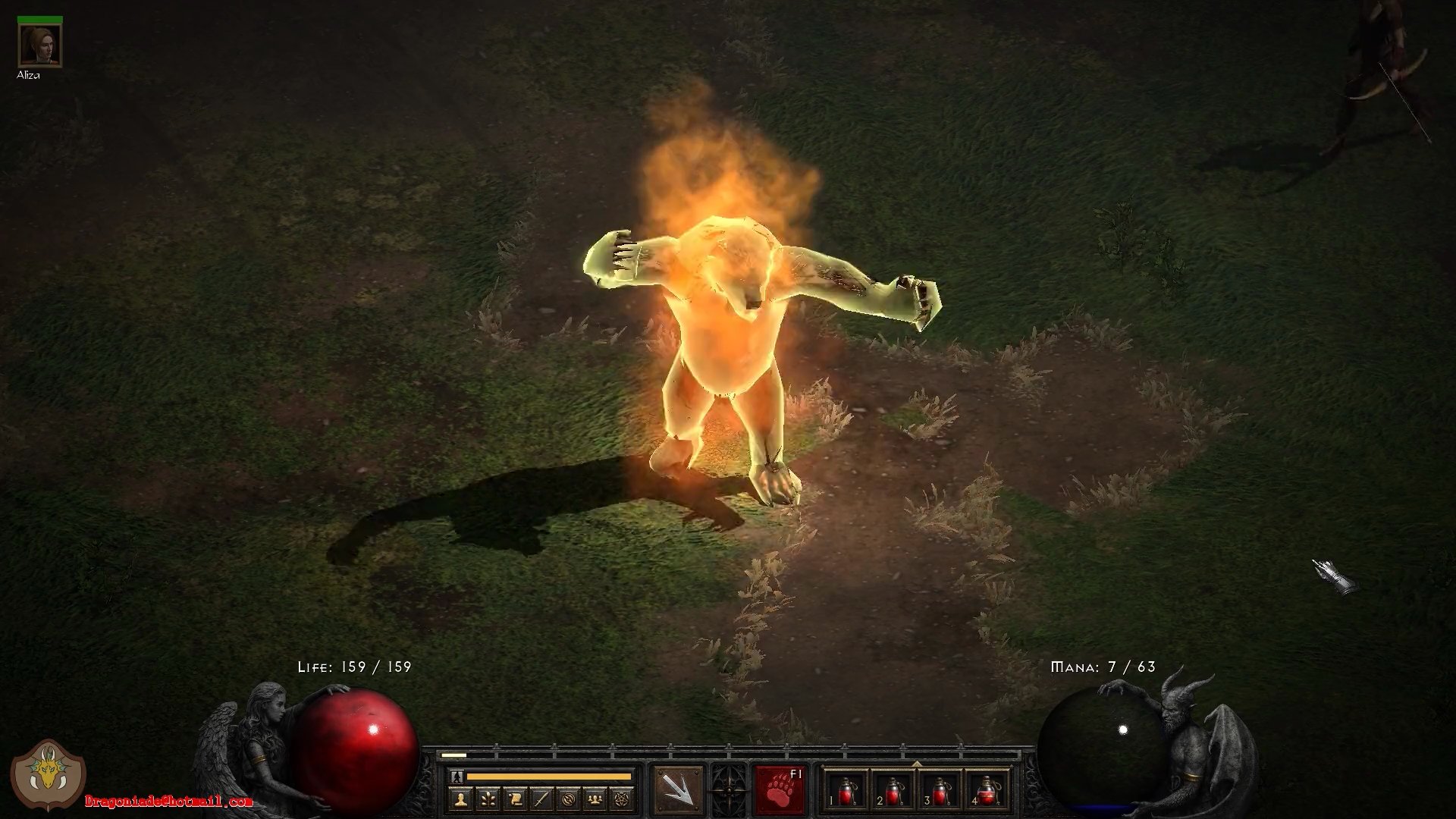The image size is (1456, 819).
Task: Expand the belt with the small arrow
Action: click(917, 764)
